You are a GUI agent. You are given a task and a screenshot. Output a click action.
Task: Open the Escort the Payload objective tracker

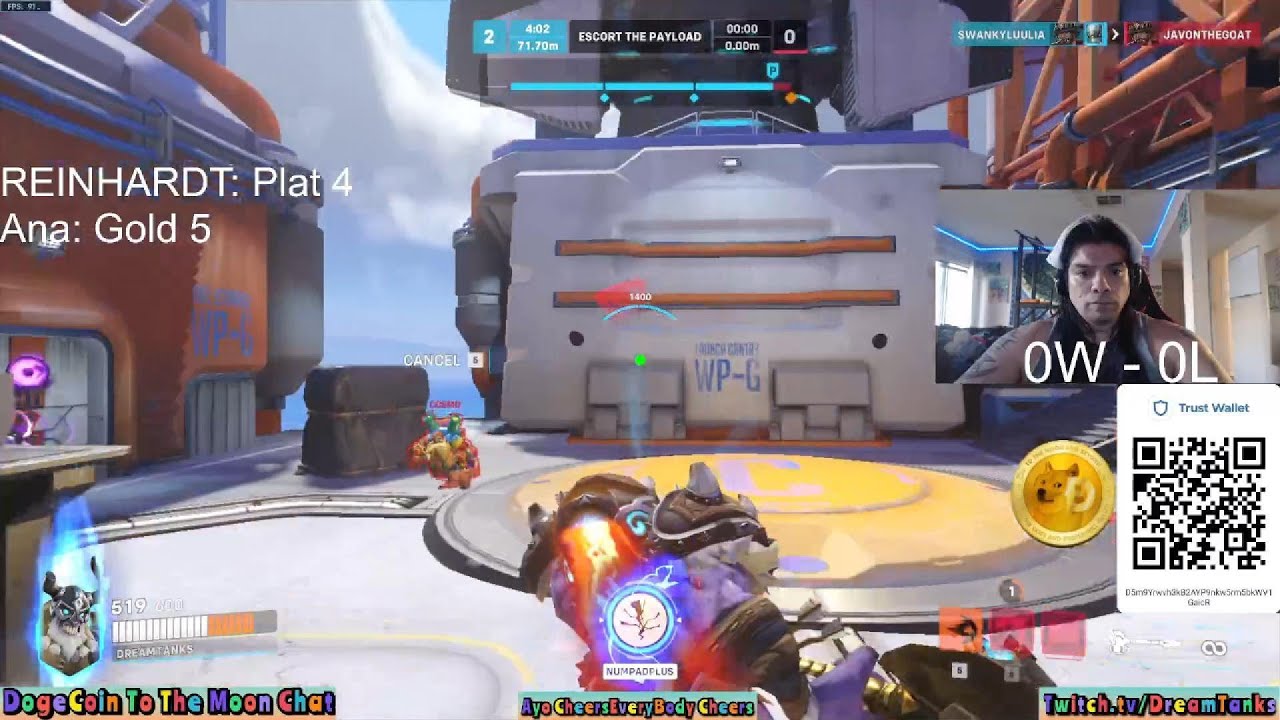pyautogui.click(x=640, y=37)
